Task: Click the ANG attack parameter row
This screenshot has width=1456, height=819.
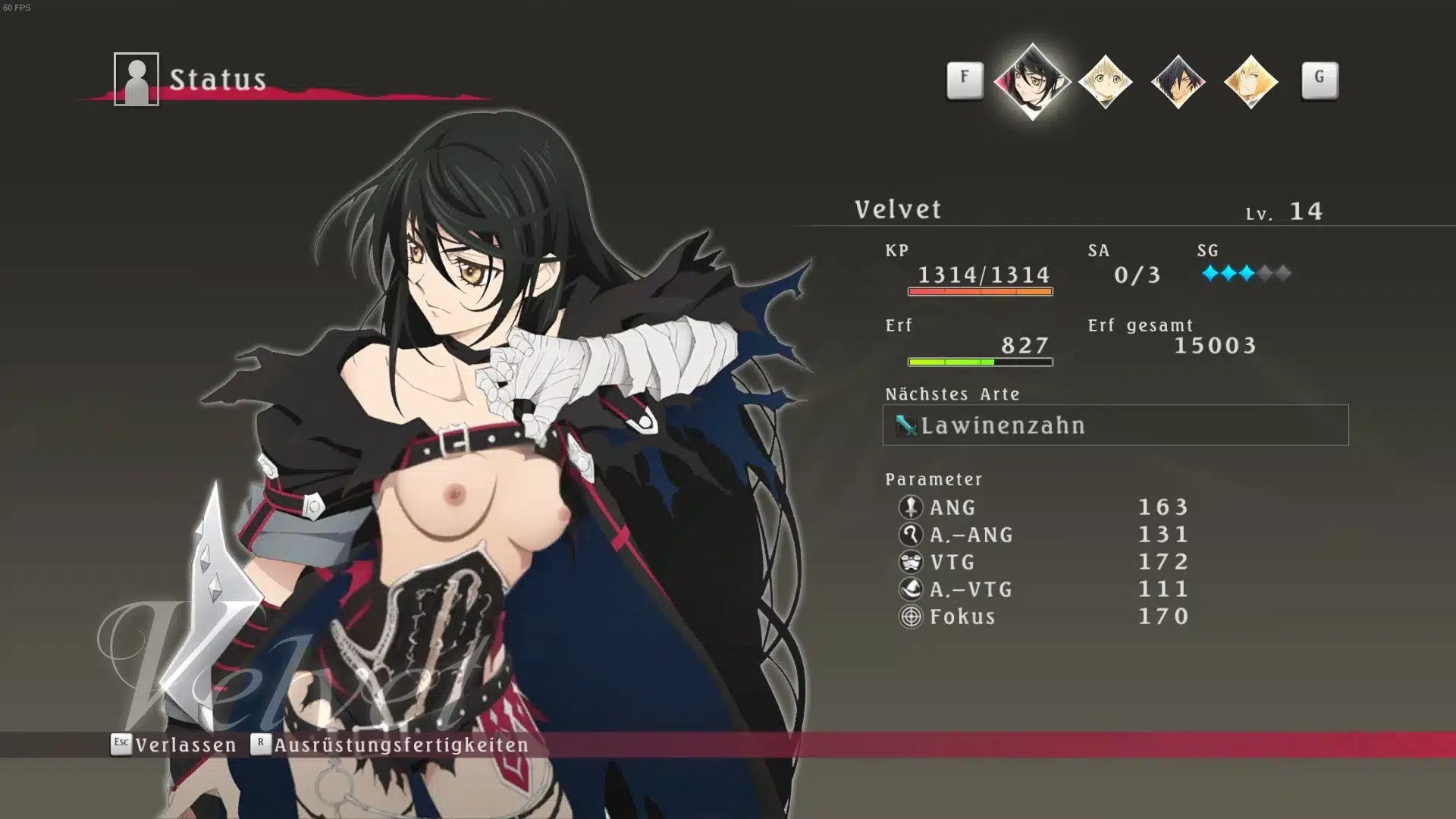Action: pyautogui.click(x=1043, y=507)
